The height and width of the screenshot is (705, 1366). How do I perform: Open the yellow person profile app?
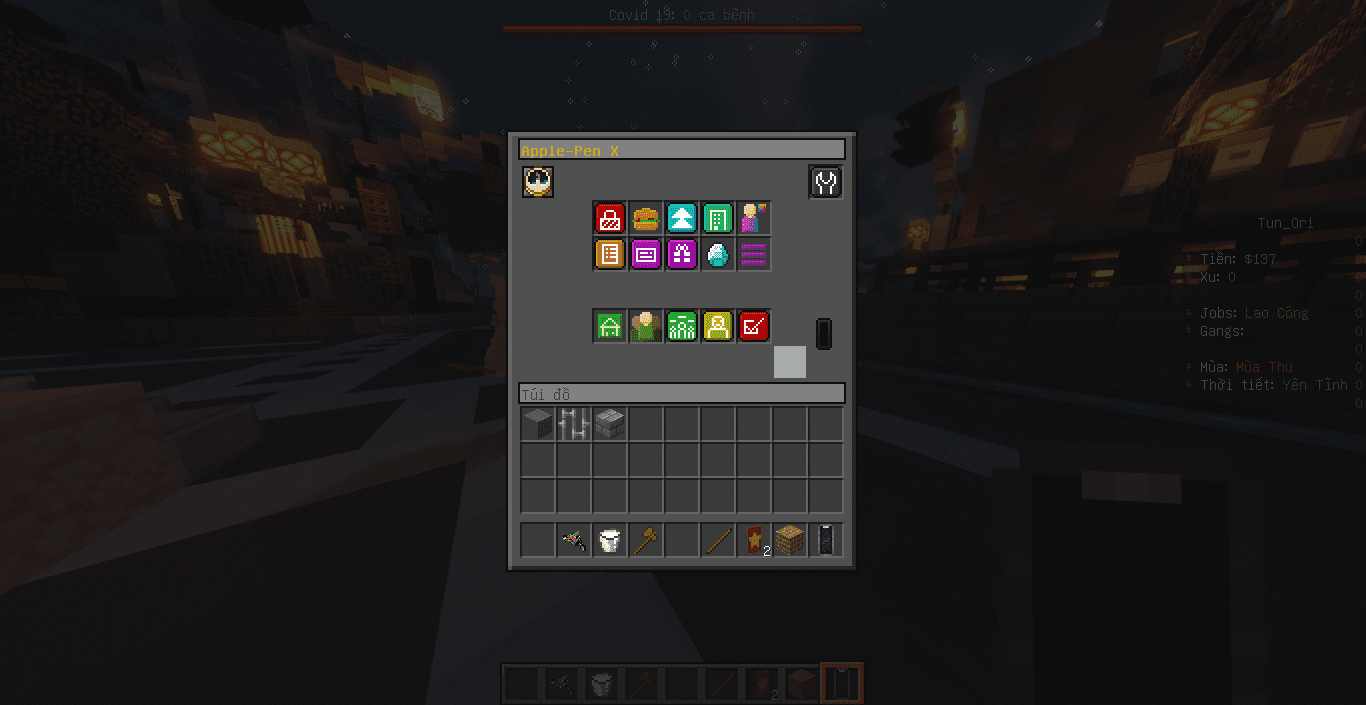coord(718,326)
